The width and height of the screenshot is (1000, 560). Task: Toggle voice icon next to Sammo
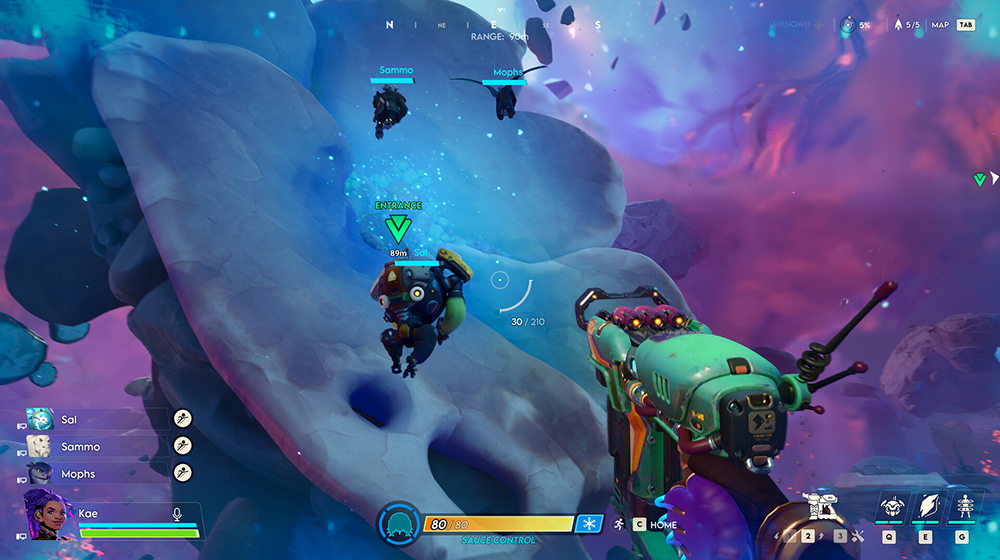pyautogui.click(x=182, y=446)
